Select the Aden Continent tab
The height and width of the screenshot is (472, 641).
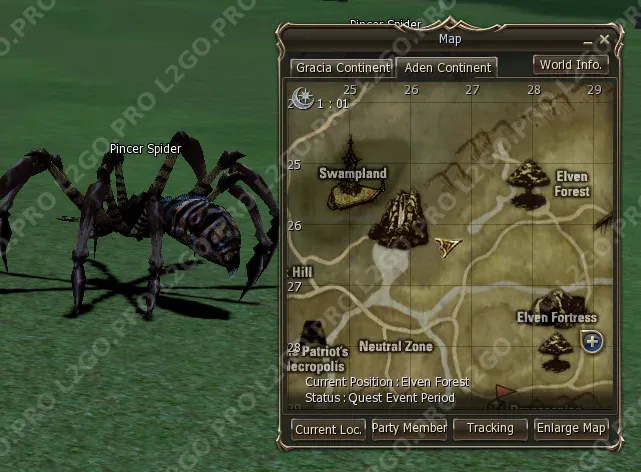click(x=446, y=68)
